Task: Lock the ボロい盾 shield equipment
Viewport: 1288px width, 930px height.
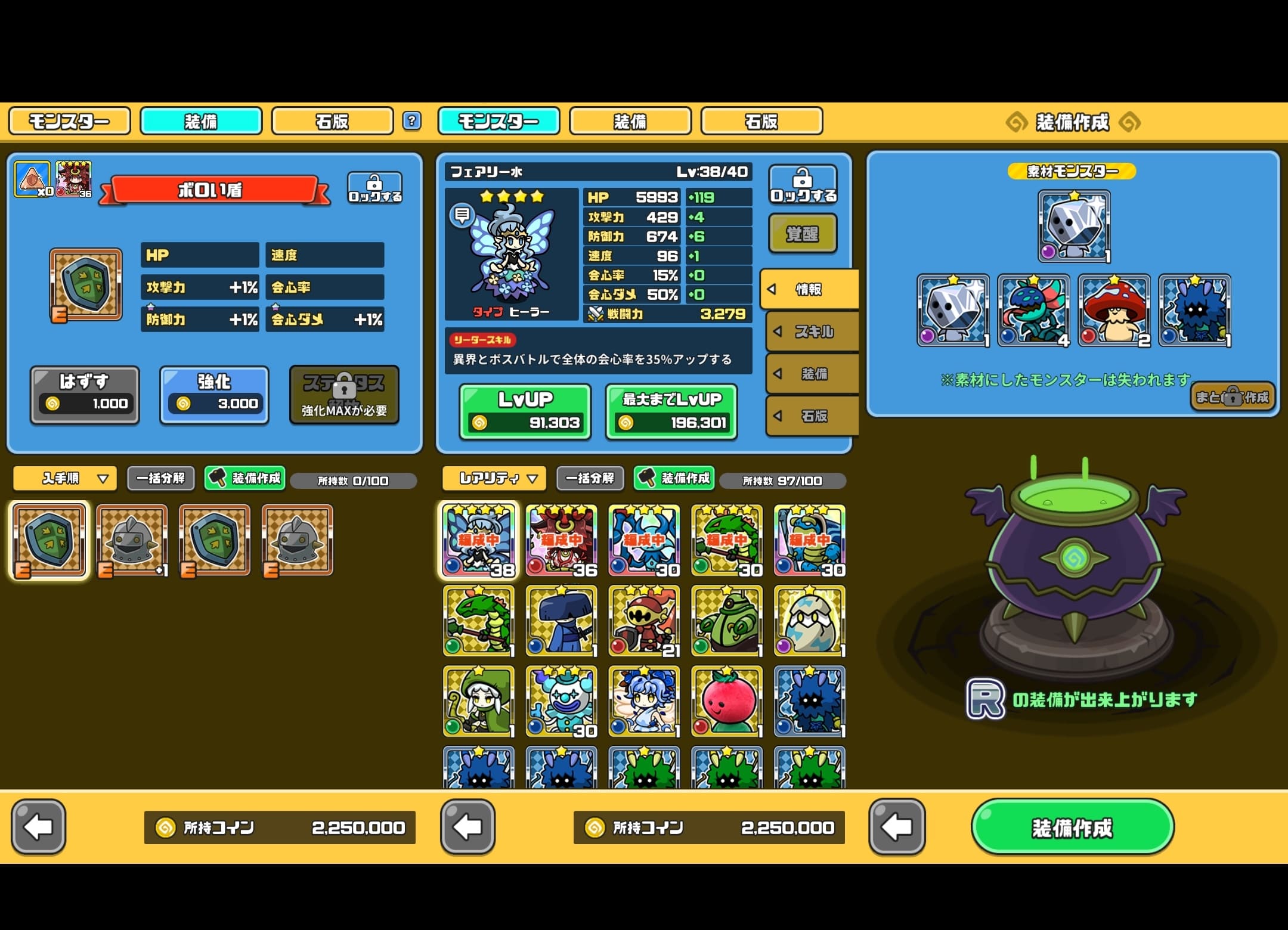Action: pos(374,188)
